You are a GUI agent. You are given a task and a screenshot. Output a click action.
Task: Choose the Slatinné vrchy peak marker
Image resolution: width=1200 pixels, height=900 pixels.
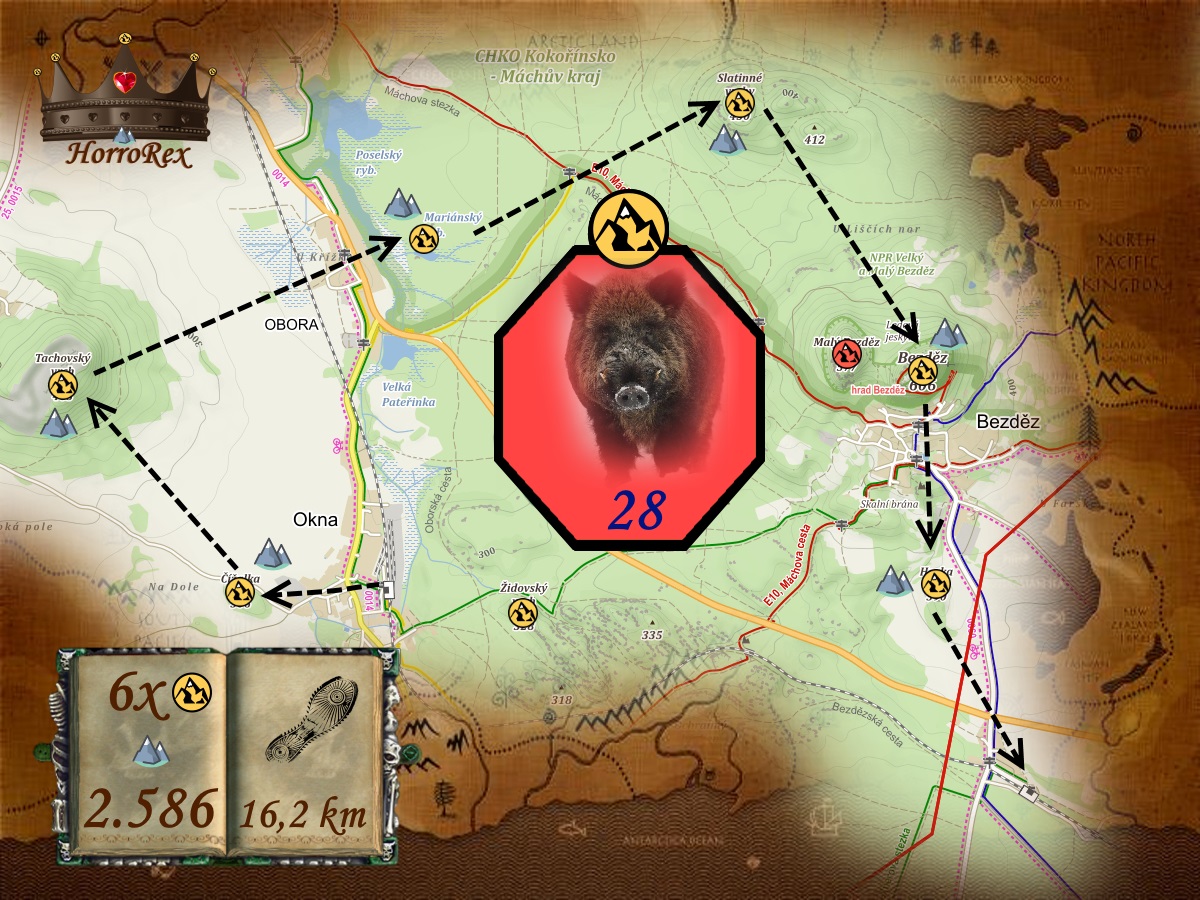click(739, 101)
